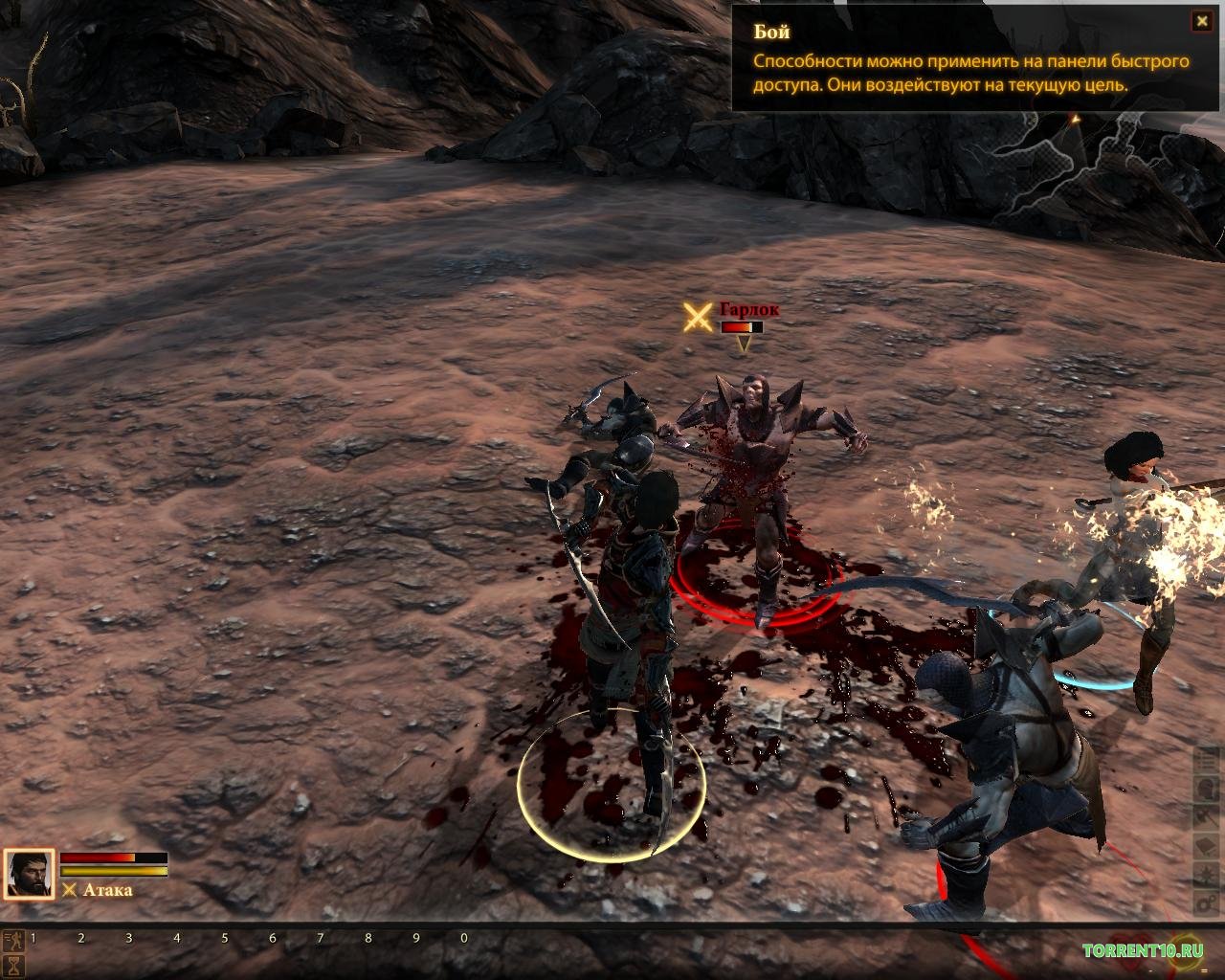1225x980 pixels.
Task: Select the targeted enemy Гардок nameplate
Action: coord(748,310)
